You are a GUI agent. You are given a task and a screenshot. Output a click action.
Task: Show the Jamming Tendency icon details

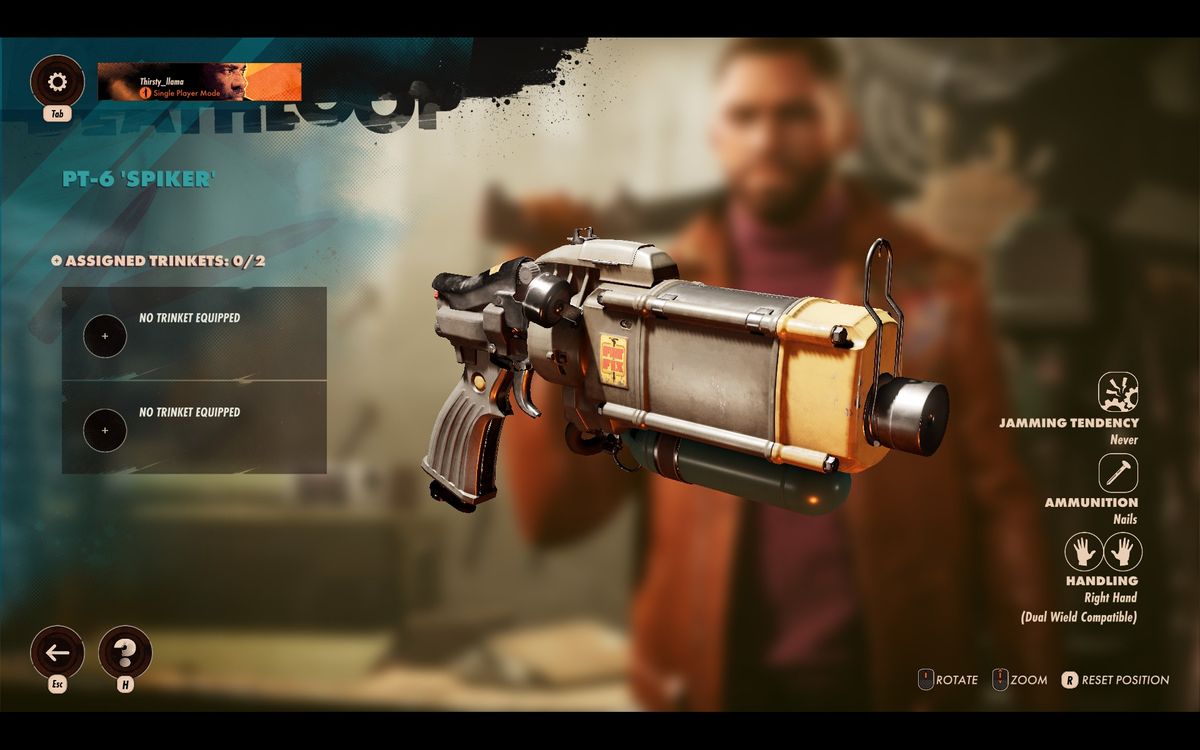(x=1118, y=392)
